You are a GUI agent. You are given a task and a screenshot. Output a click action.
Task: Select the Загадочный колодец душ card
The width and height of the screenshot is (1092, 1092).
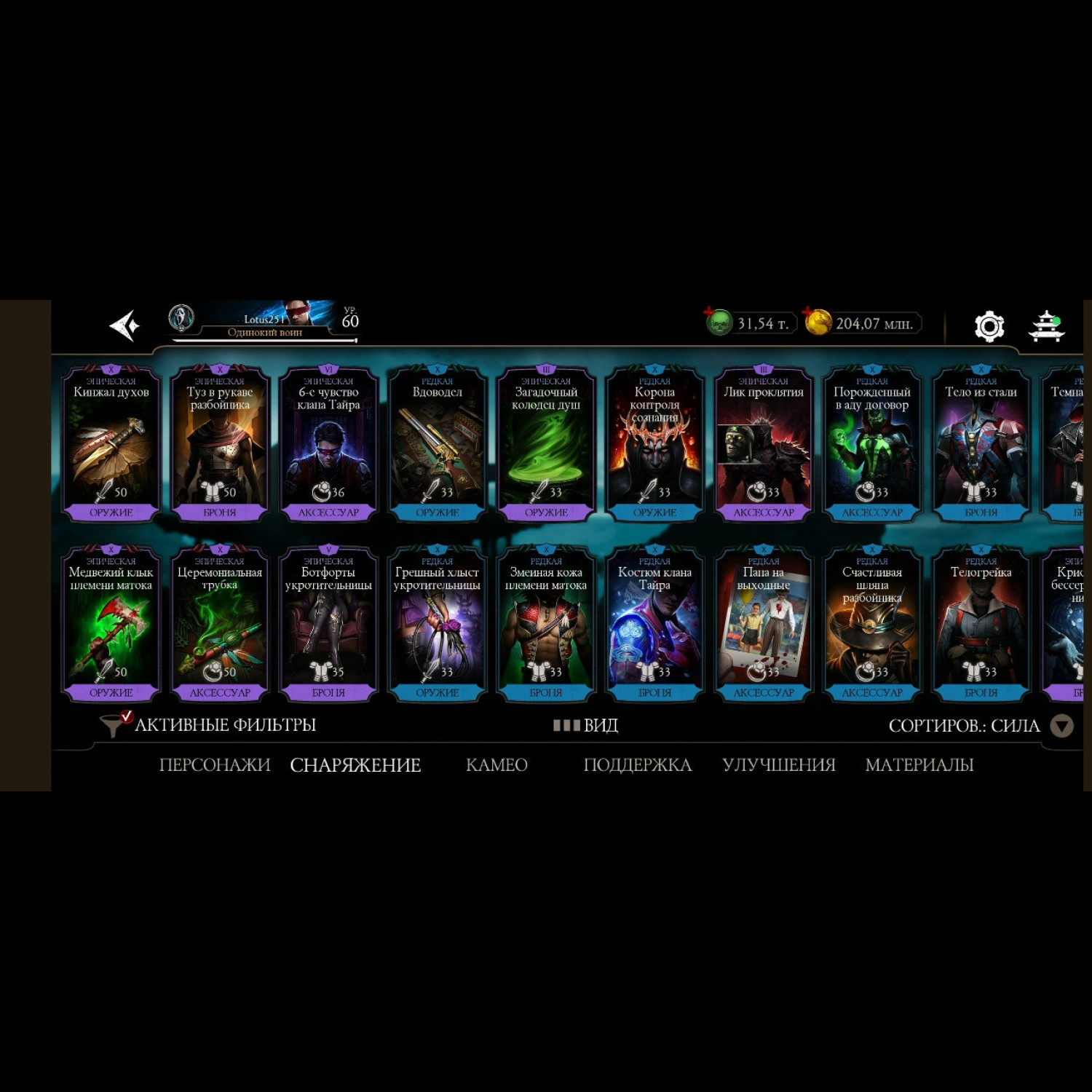point(546,444)
